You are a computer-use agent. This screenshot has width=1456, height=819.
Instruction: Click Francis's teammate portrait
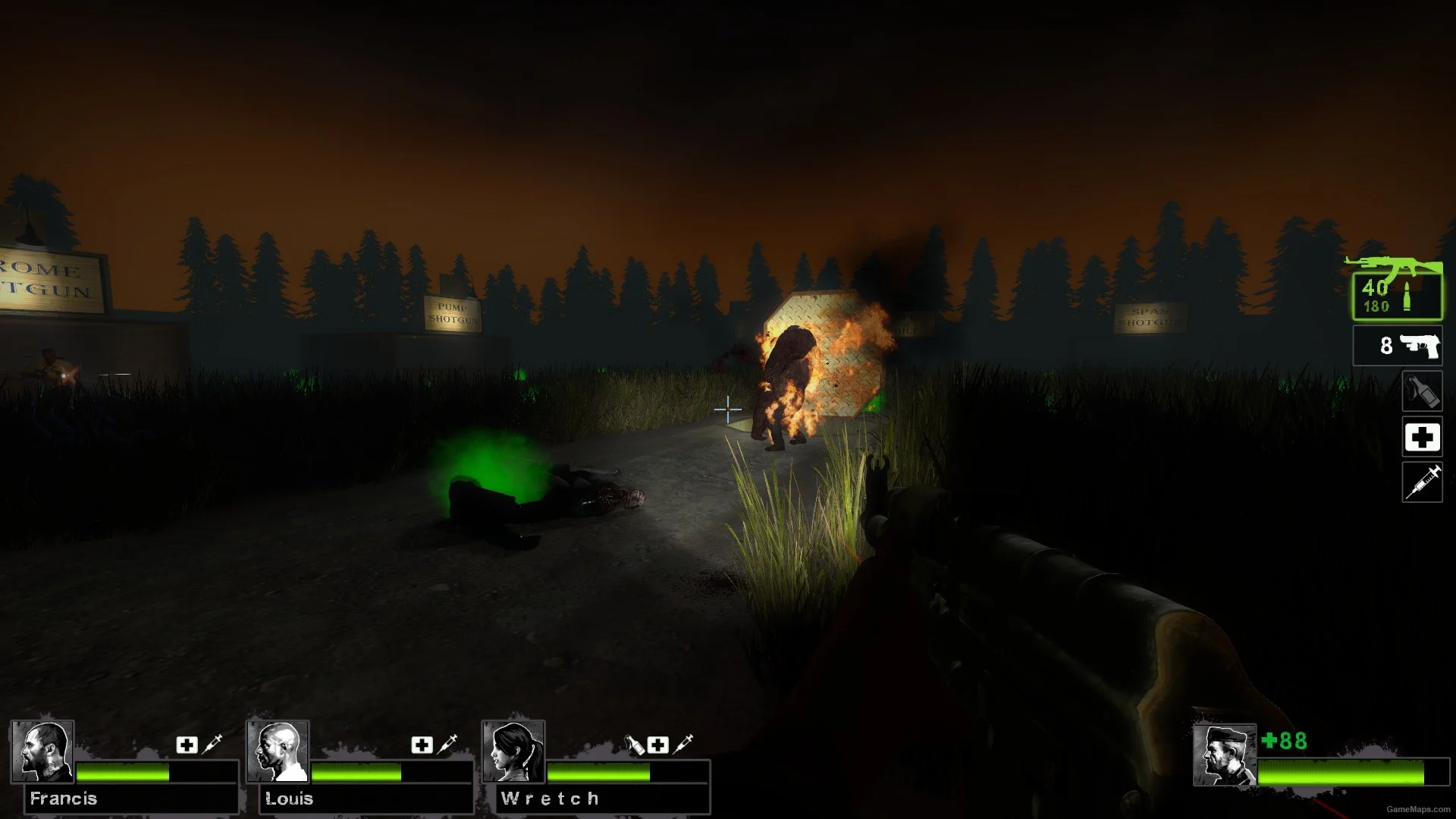[42, 751]
